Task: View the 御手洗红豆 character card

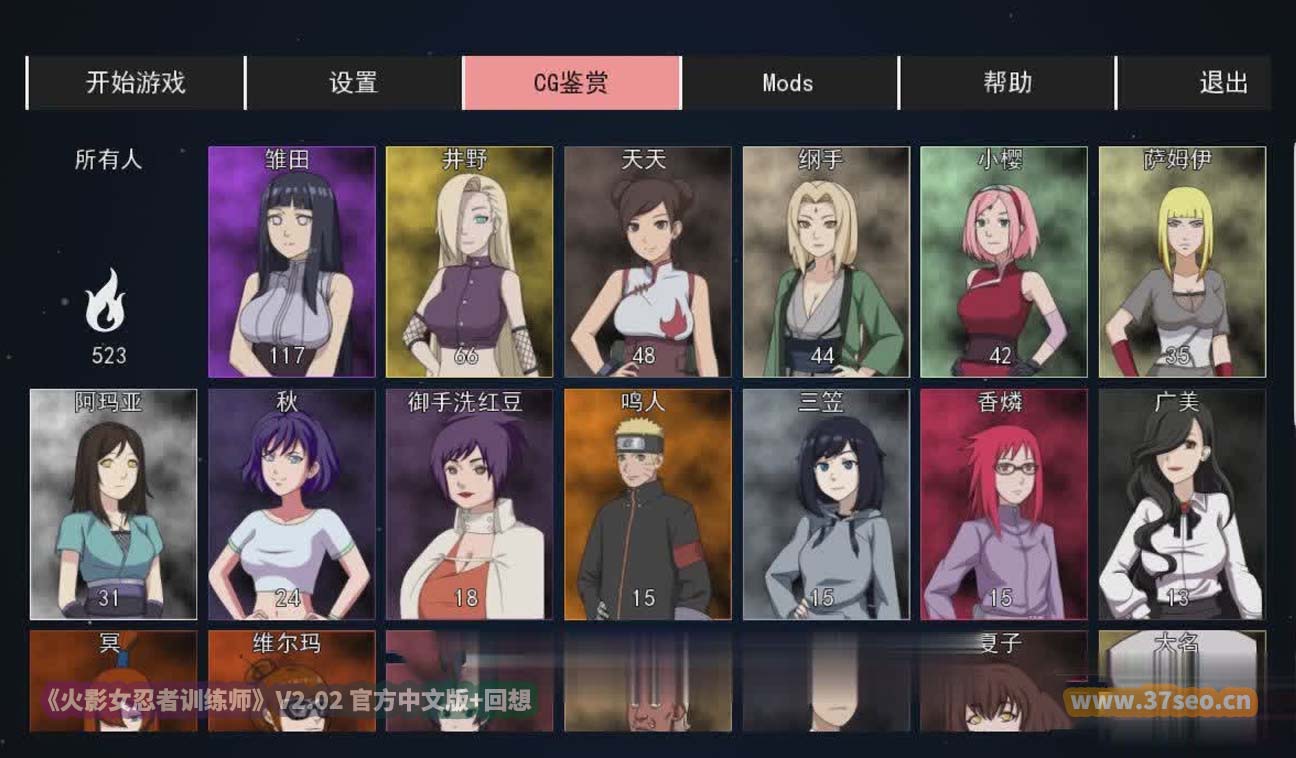Action: [469, 504]
